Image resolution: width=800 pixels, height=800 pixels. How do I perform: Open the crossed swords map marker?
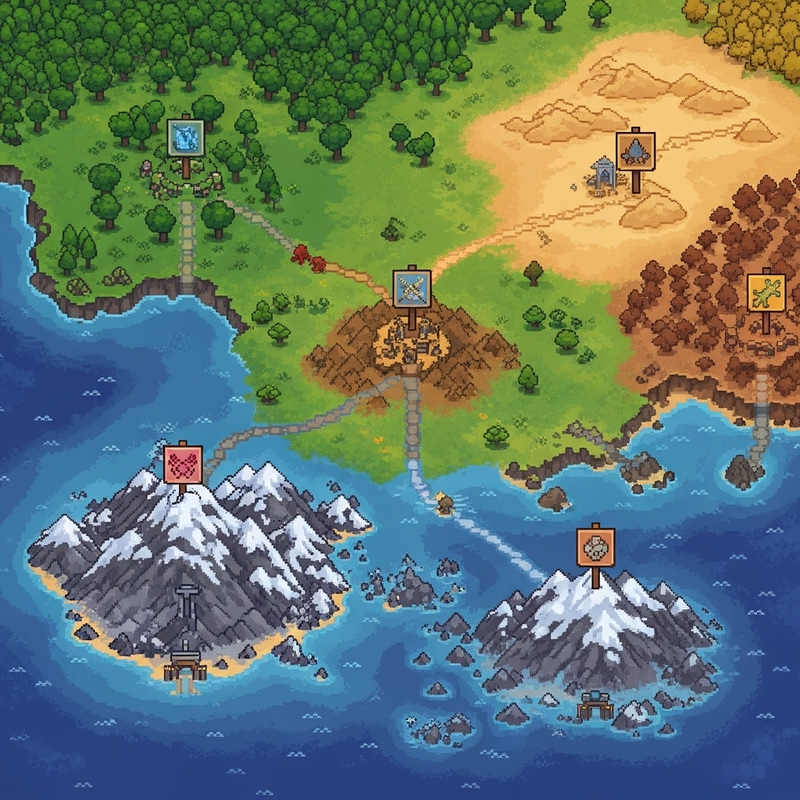[411, 288]
